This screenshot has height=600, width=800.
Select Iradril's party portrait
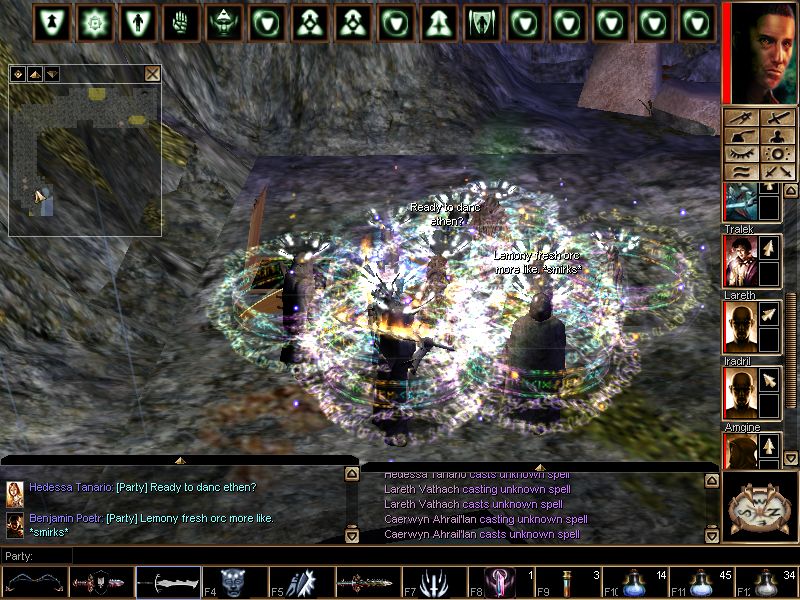pyautogui.click(x=739, y=393)
